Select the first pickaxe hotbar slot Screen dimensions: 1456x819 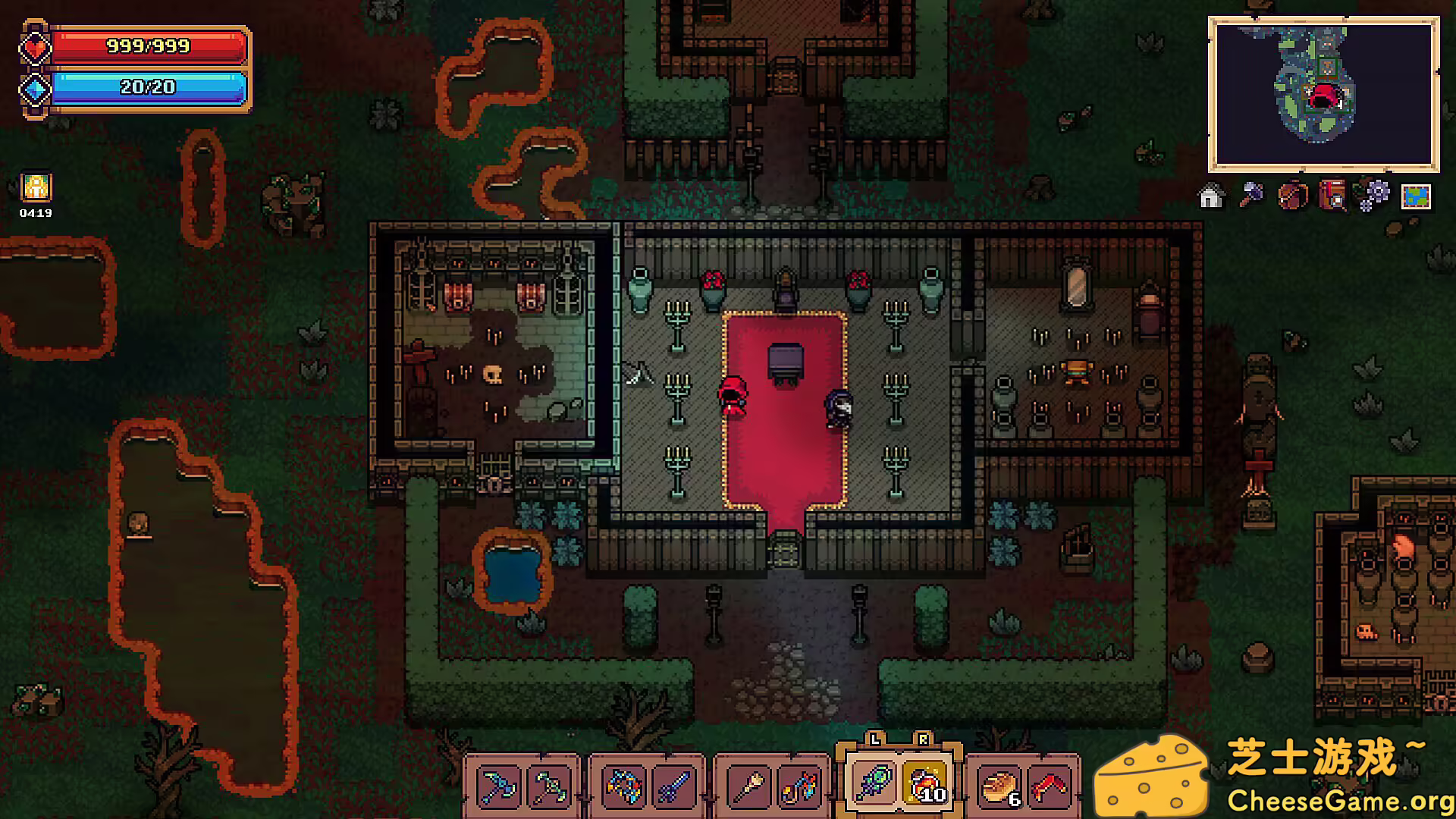coord(499,786)
